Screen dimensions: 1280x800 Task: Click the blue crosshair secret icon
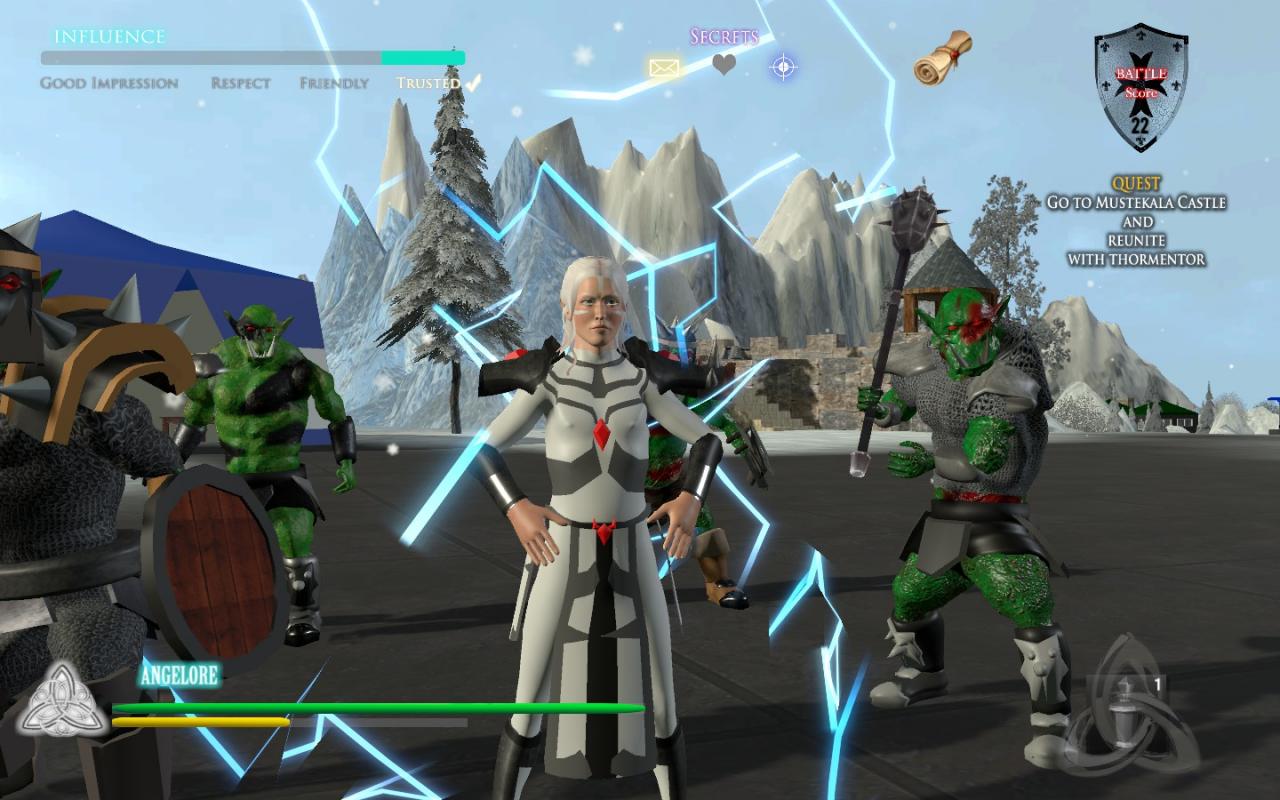click(x=783, y=68)
